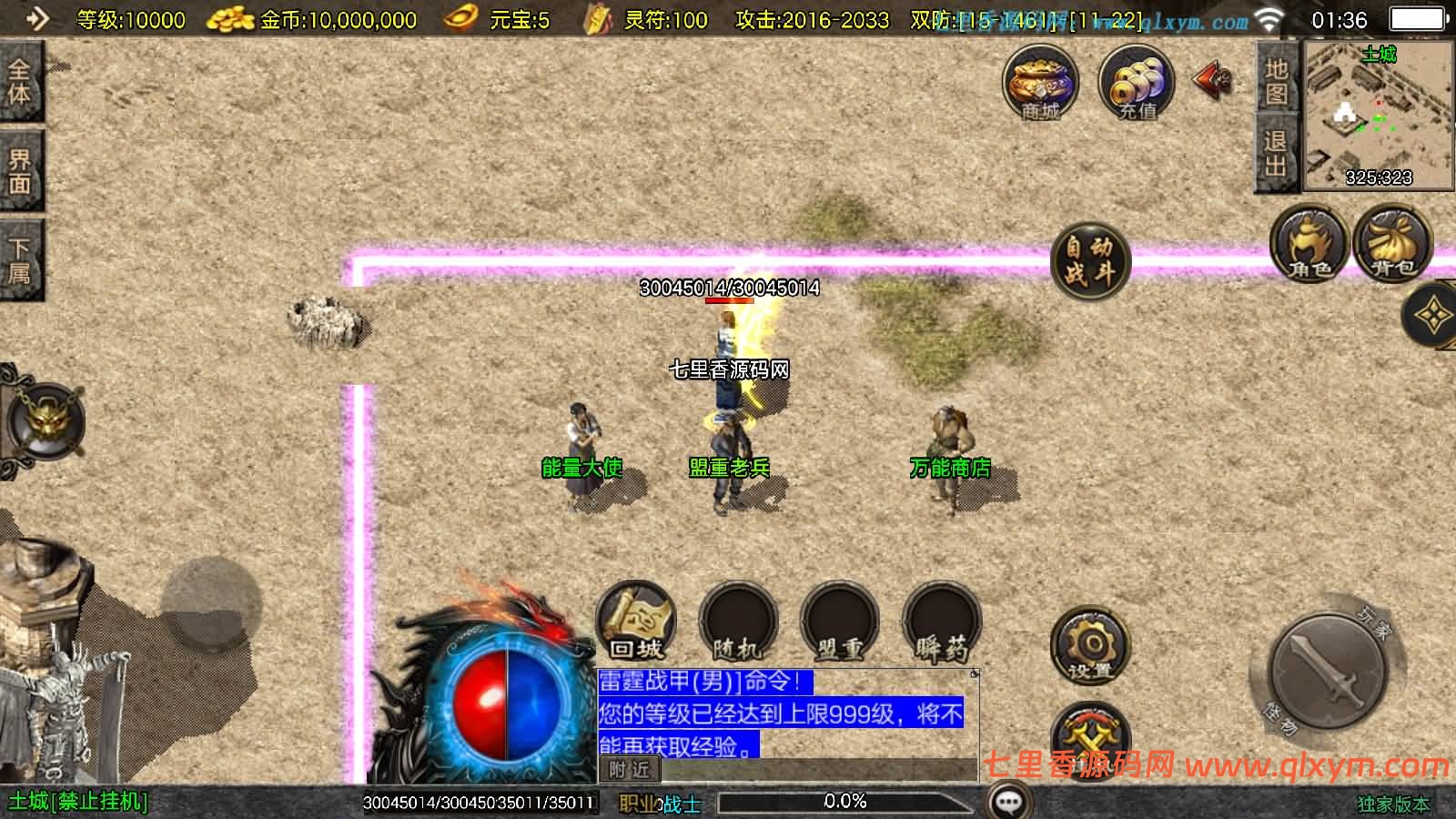
Task: Open the 角色 character sheet
Action: pos(1309,244)
